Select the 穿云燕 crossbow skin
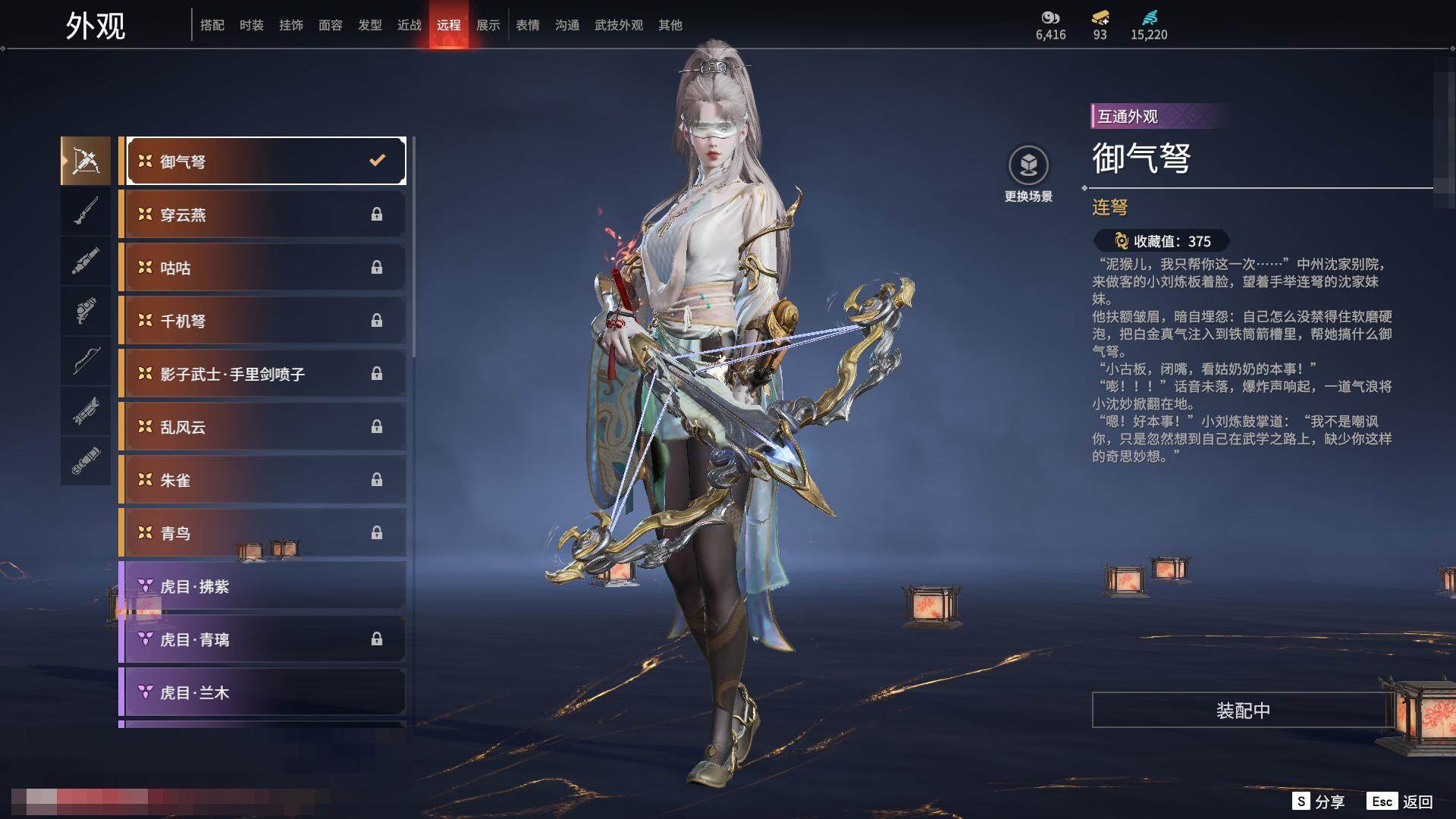Screen dimensions: 1456x819 point(262,215)
